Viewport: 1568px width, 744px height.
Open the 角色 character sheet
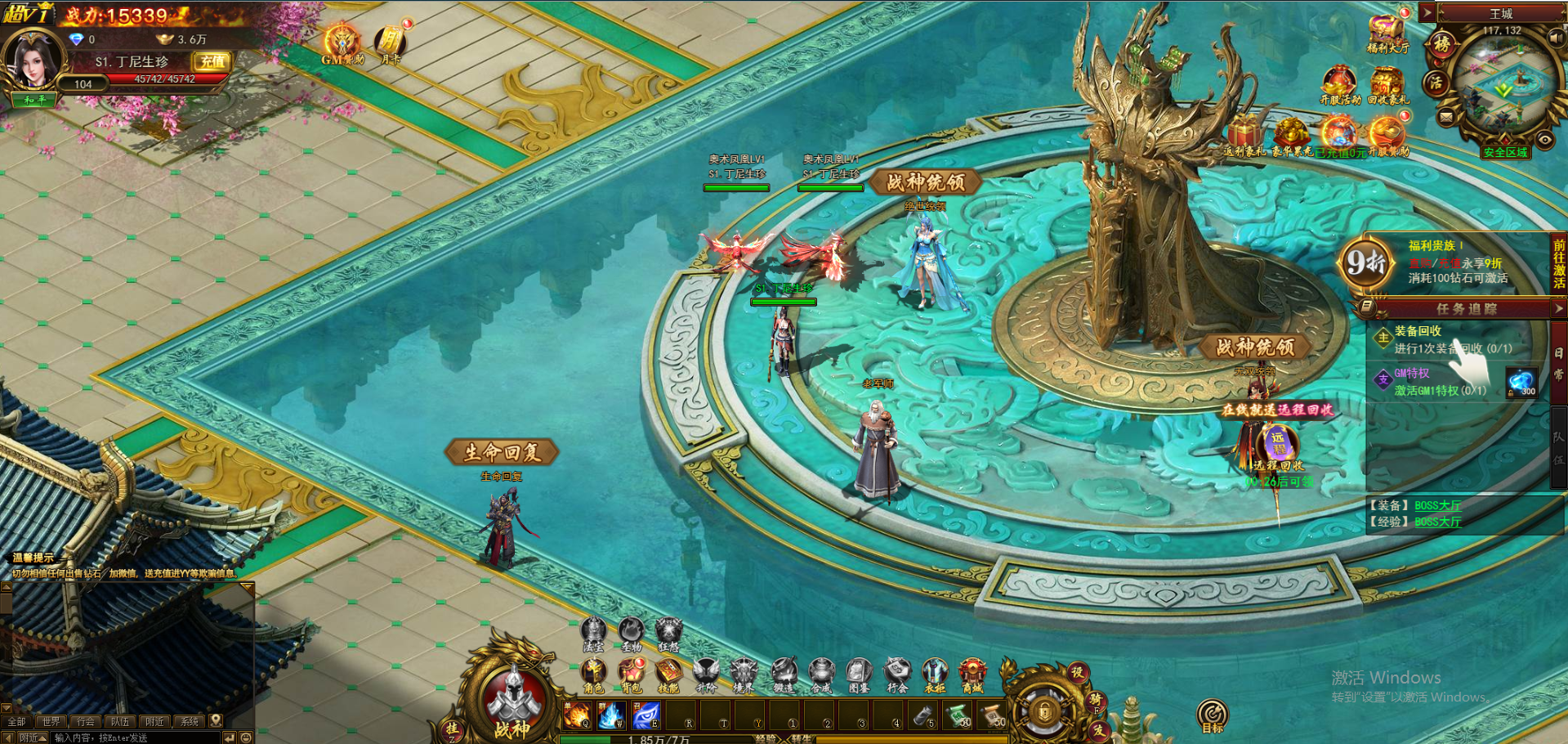(x=592, y=674)
